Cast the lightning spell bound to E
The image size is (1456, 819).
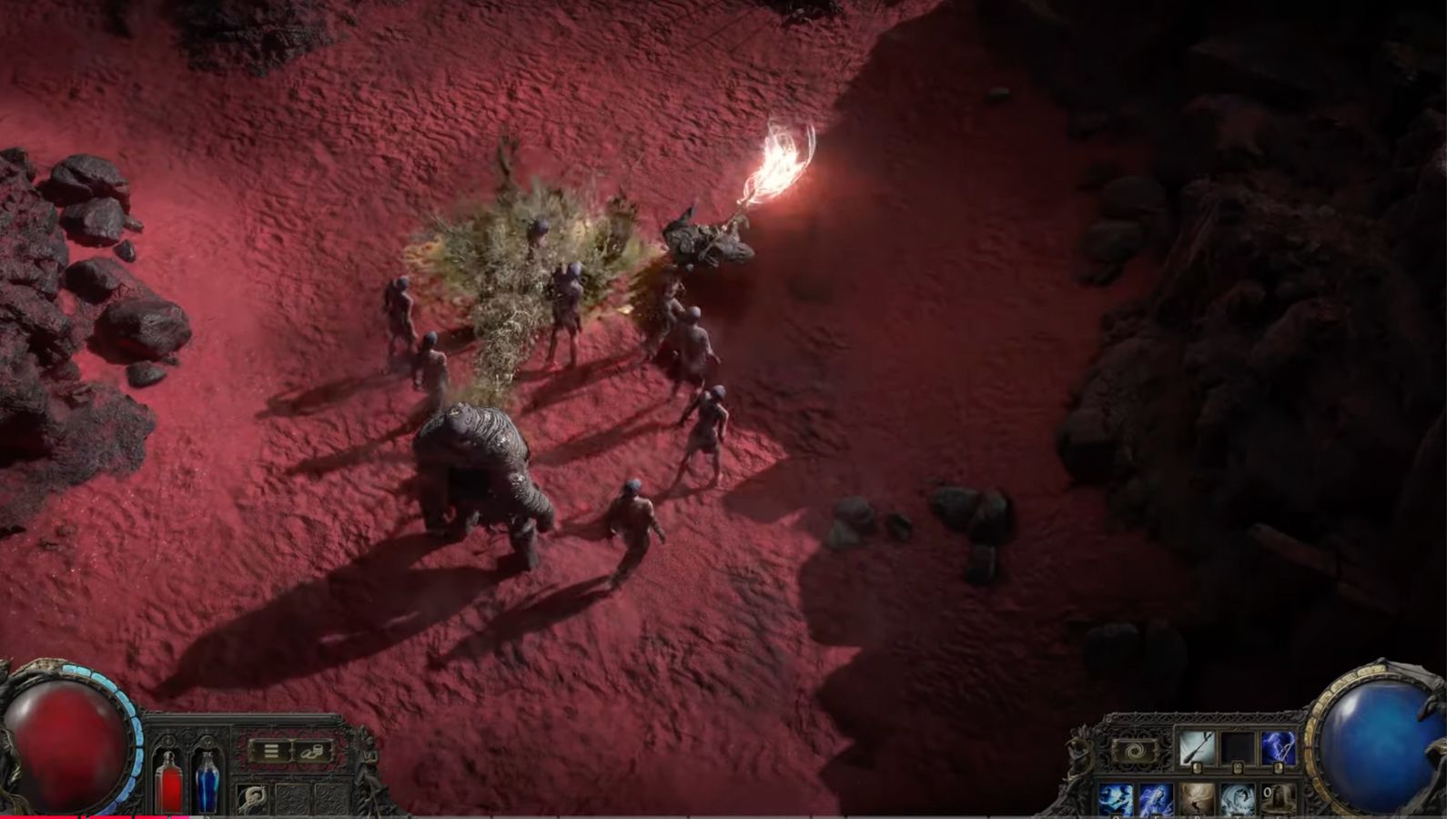pos(1155,798)
